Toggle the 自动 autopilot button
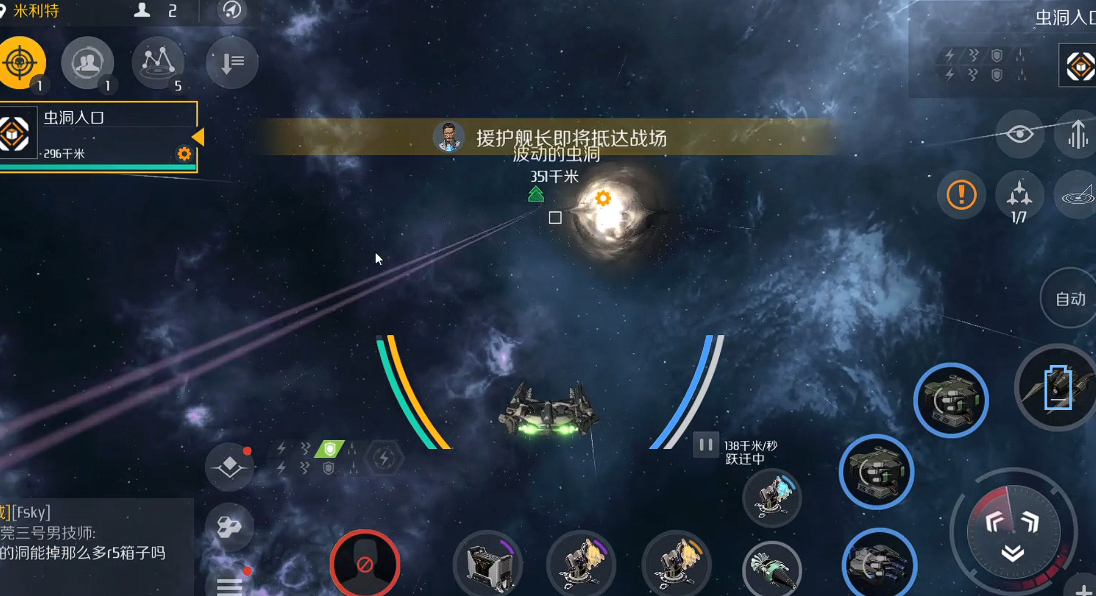The width and height of the screenshot is (1096, 596). pos(1070,298)
